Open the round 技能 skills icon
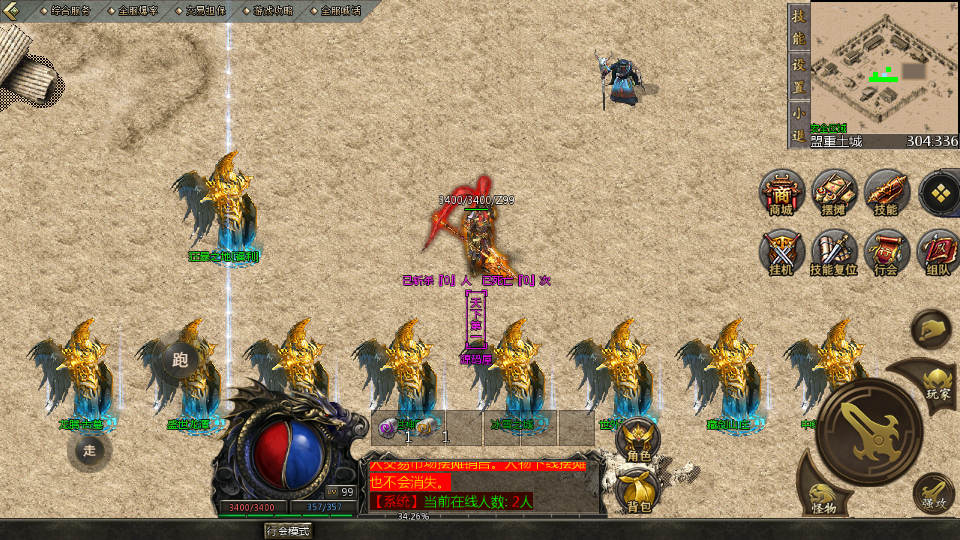 click(885, 191)
